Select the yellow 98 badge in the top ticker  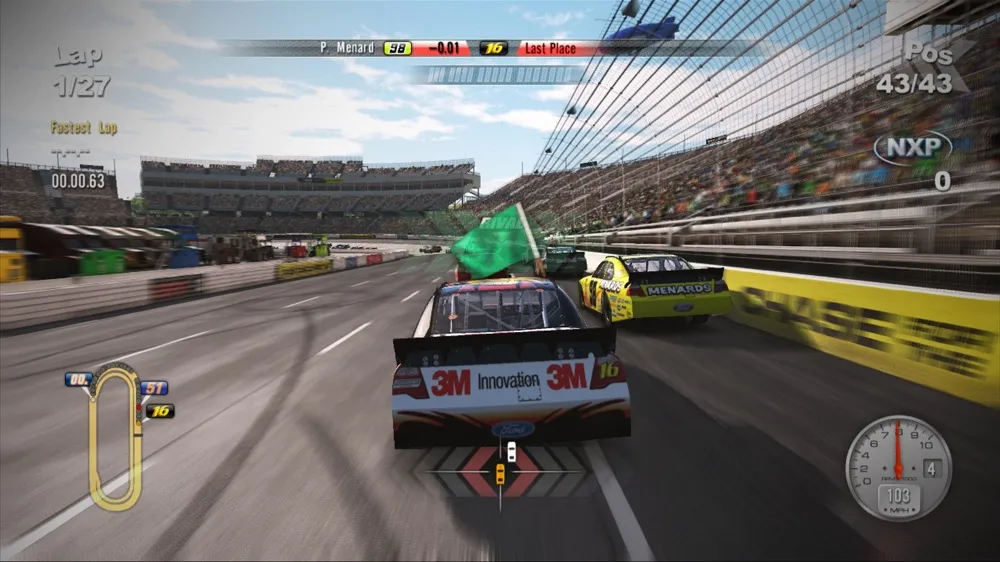[397, 48]
